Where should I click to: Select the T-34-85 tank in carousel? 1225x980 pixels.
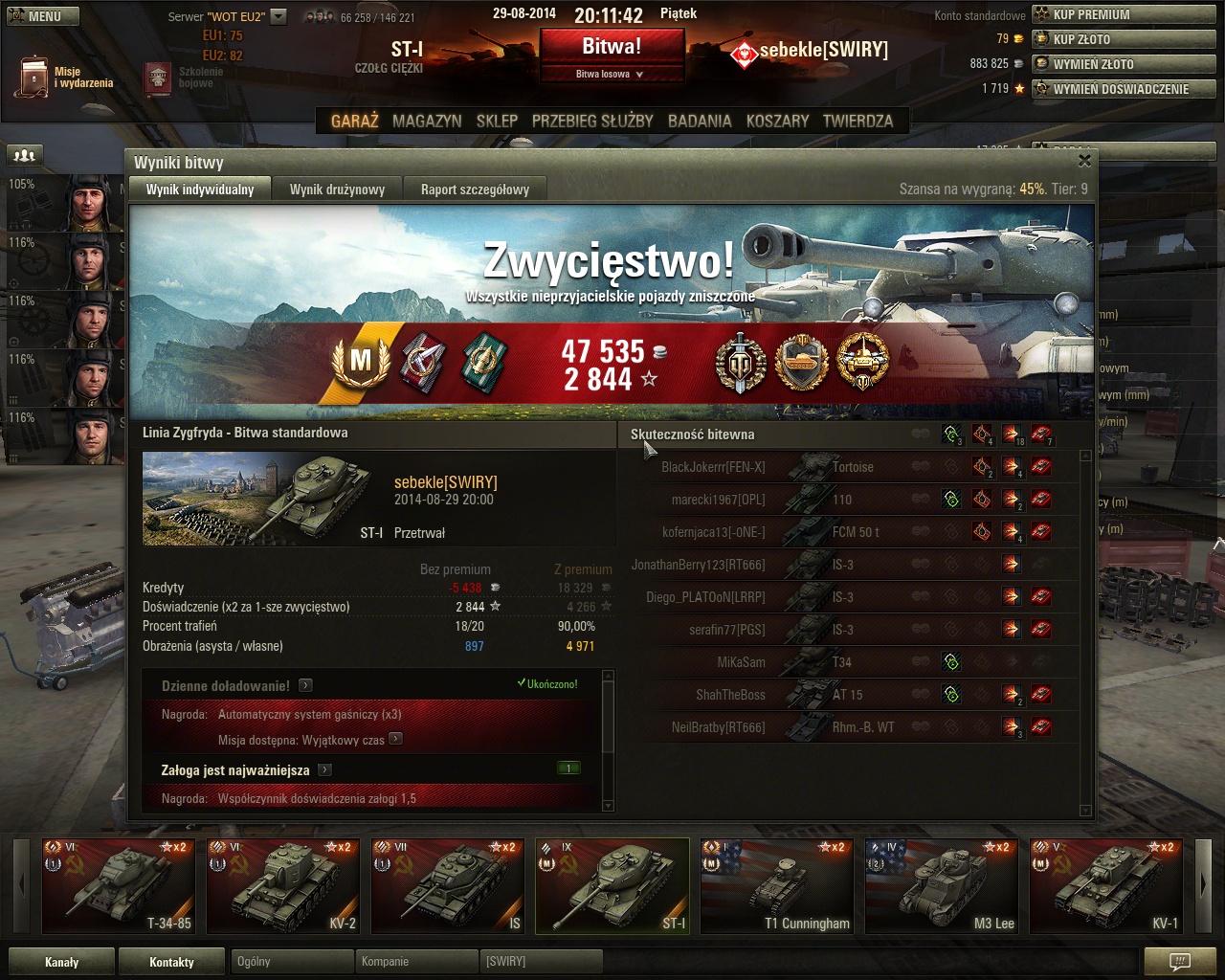click(x=120, y=886)
